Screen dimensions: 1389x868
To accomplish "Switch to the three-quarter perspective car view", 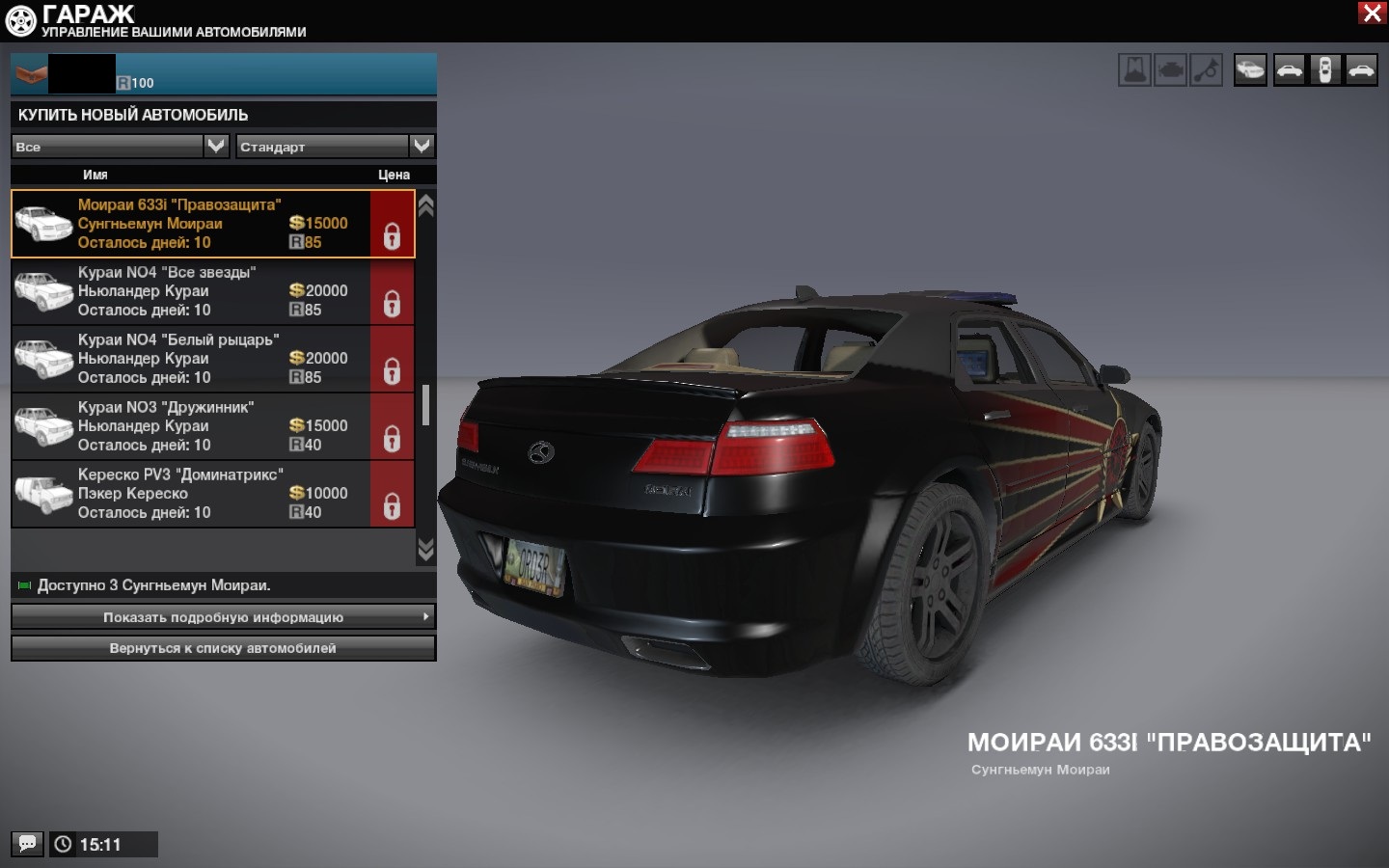I will click(x=1250, y=70).
